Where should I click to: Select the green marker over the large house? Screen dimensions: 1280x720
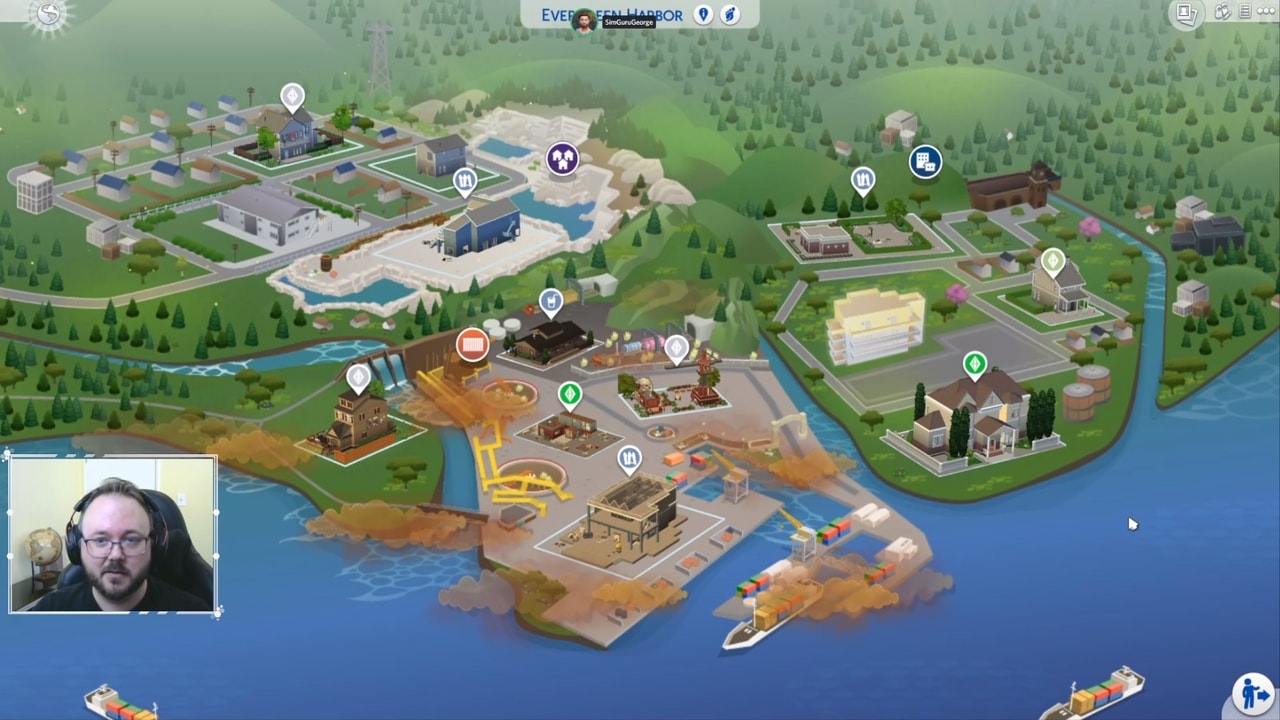pos(975,365)
